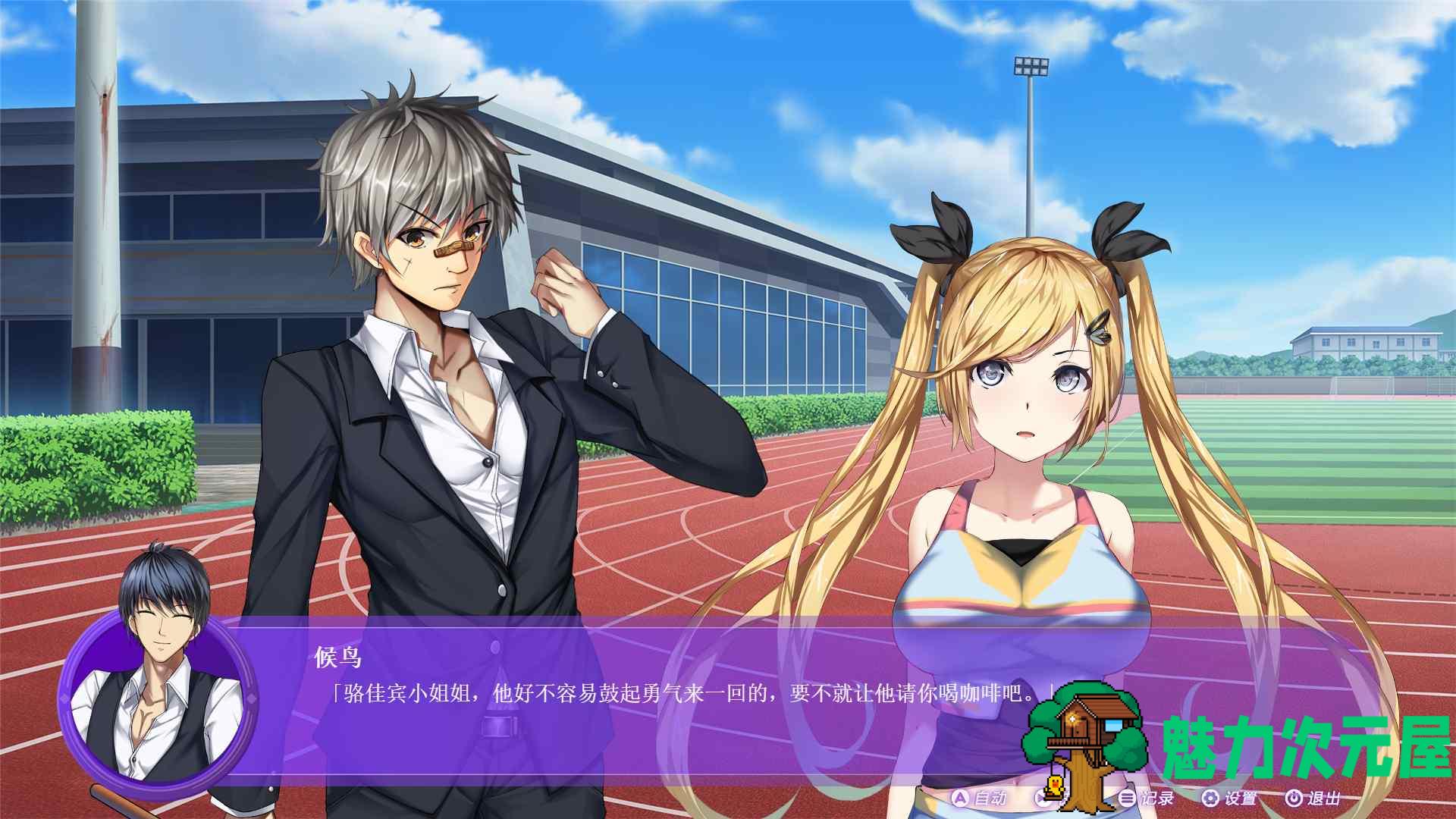The width and height of the screenshot is (1456, 819).
Task: Enable auto-play with the 自动 button
Action: [979, 798]
